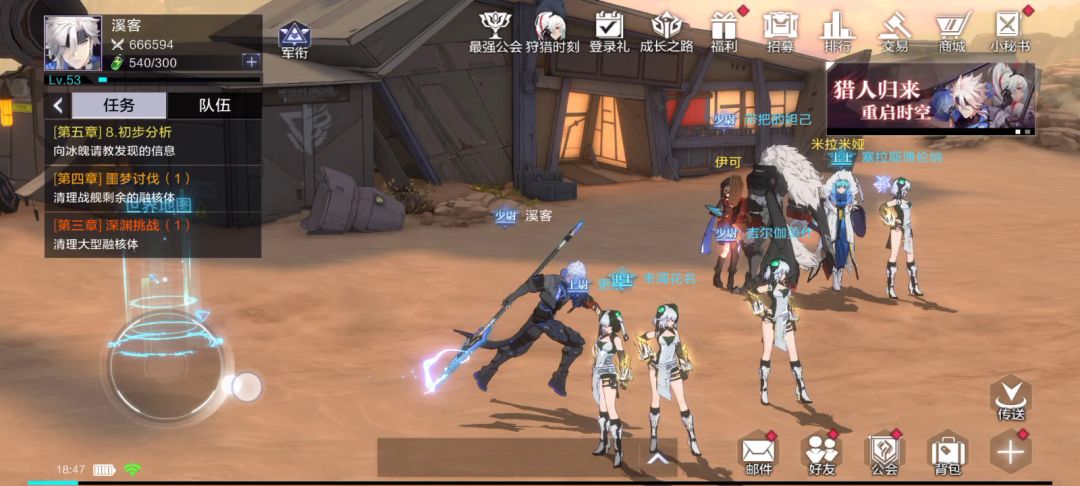Open the 成长之路 growth path menu
Image resolution: width=1080 pixels, height=486 pixels.
tap(666, 31)
